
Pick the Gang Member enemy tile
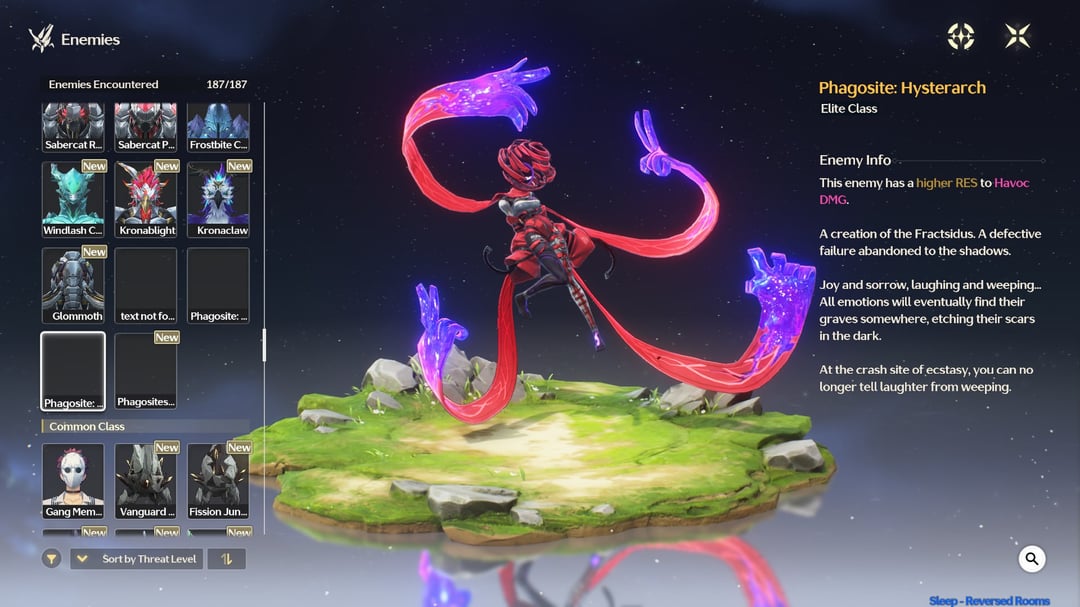(x=73, y=480)
